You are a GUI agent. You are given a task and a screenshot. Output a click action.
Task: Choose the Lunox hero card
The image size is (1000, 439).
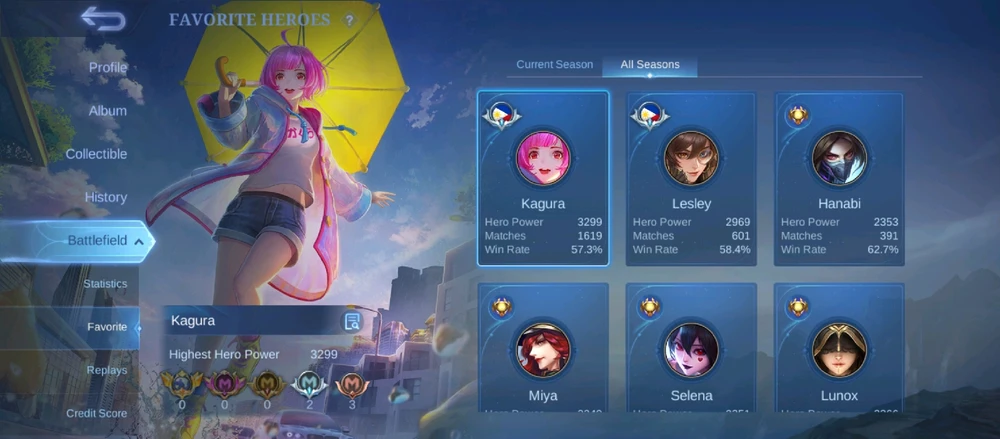pyautogui.click(x=839, y=348)
